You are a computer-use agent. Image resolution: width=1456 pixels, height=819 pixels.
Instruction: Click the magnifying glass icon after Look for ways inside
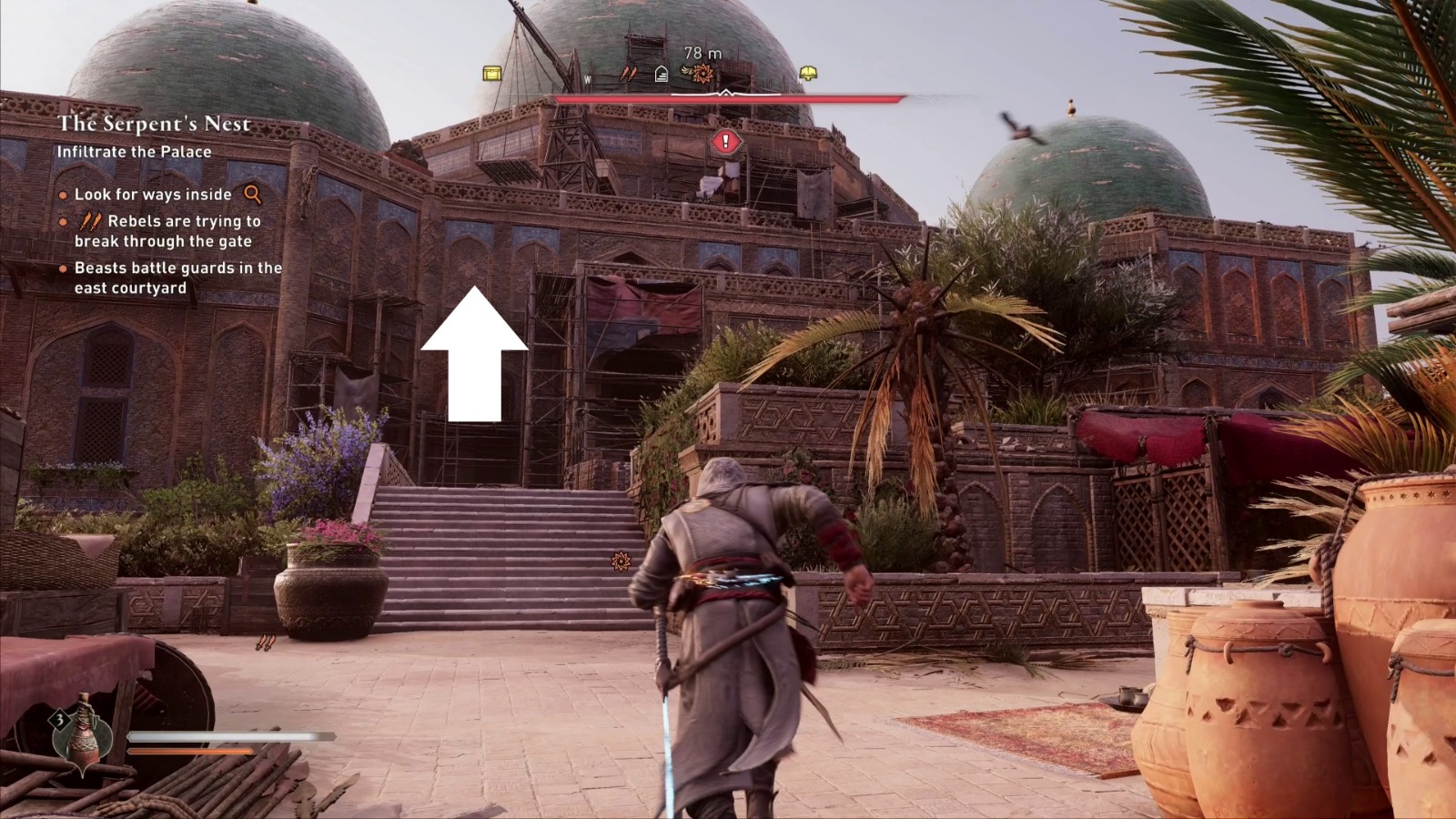click(x=251, y=194)
